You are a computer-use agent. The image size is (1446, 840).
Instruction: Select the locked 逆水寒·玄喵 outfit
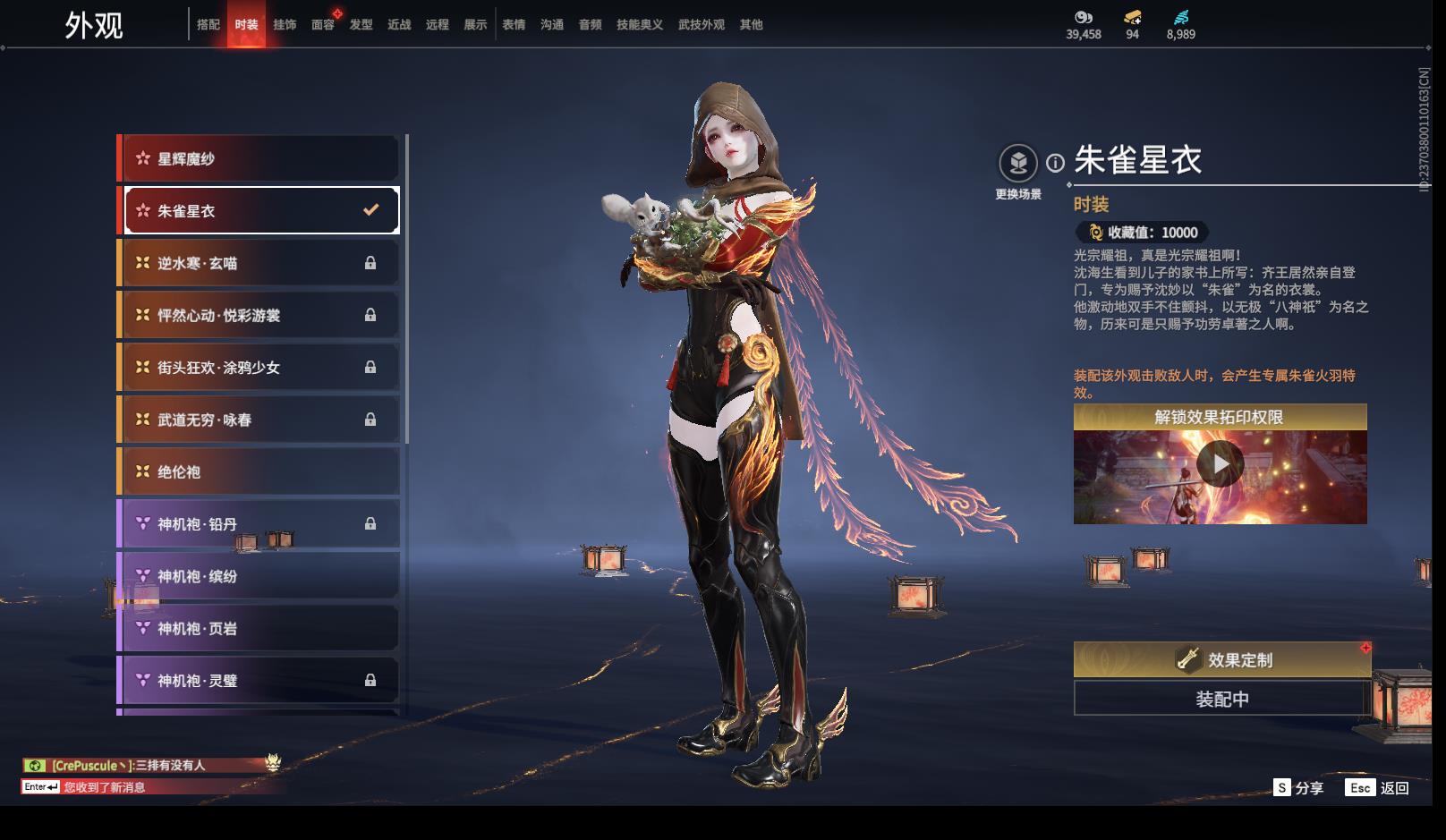[x=259, y=263]
